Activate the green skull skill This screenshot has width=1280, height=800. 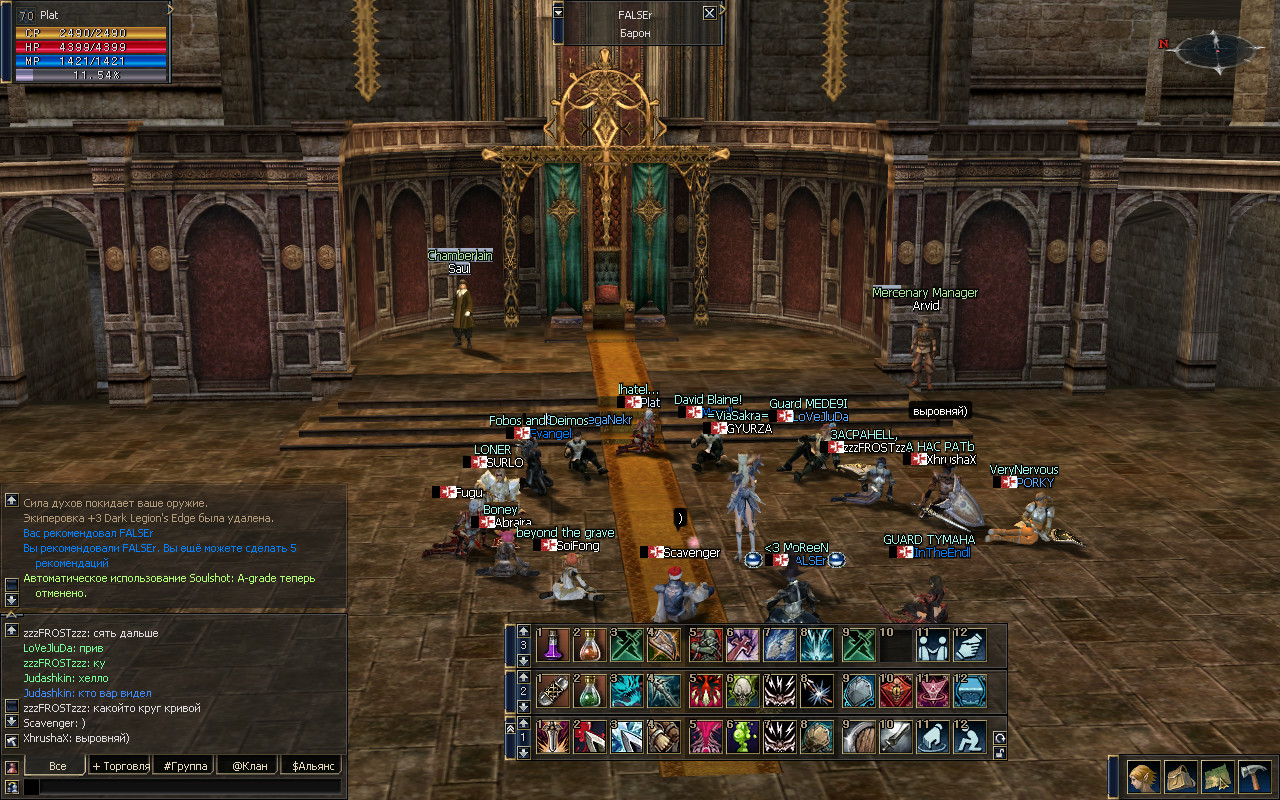(x=742, y=690)
